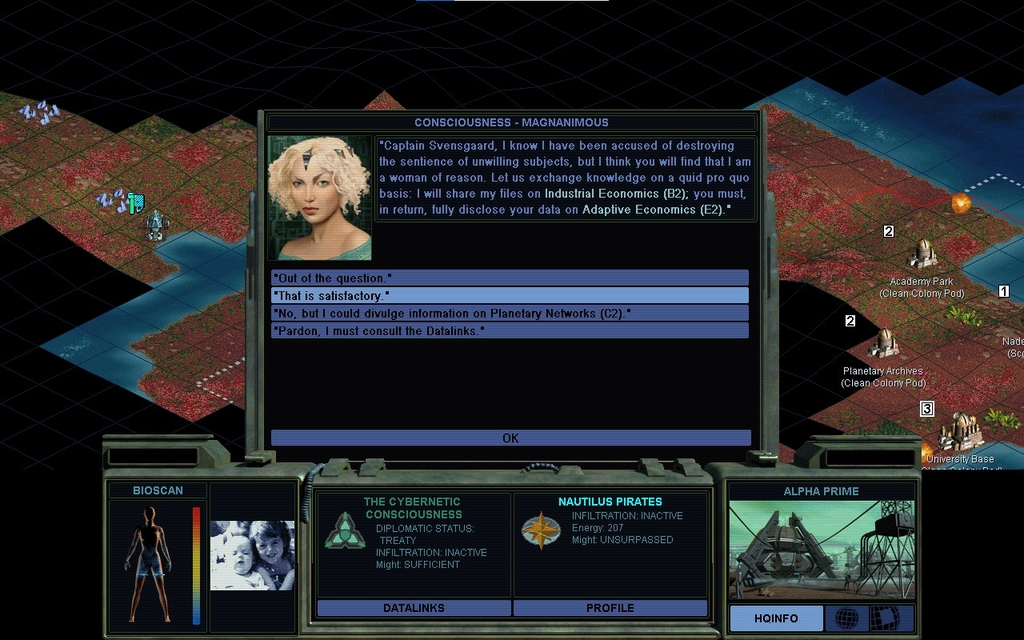Image resolution: width=1024 pixels, height=640 pixels.
Task: Switch to the wireframe globe view
Action: (846, 618)
